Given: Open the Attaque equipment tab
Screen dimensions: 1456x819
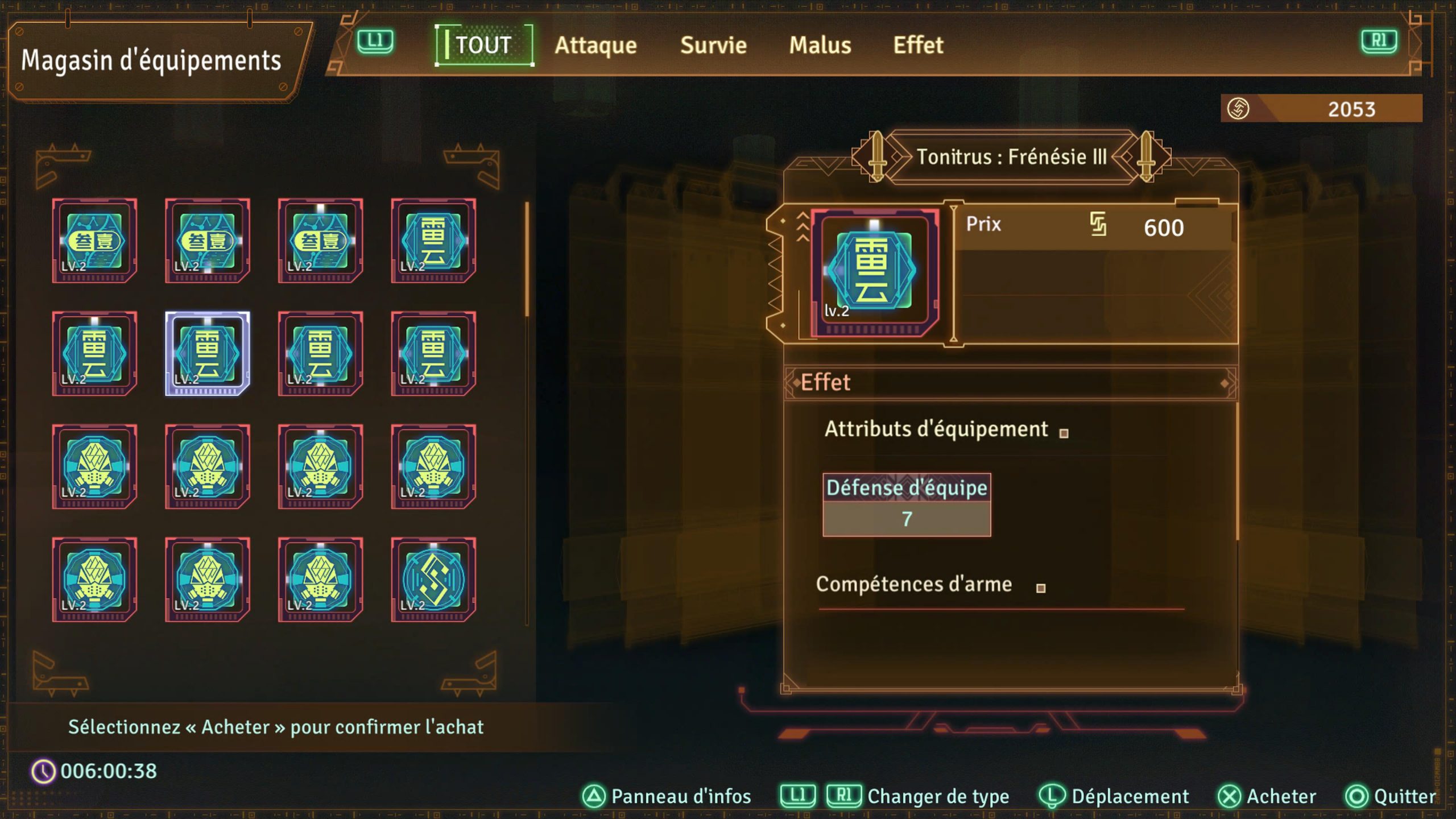Looking at the screenshot, I should tap(595, 45).
